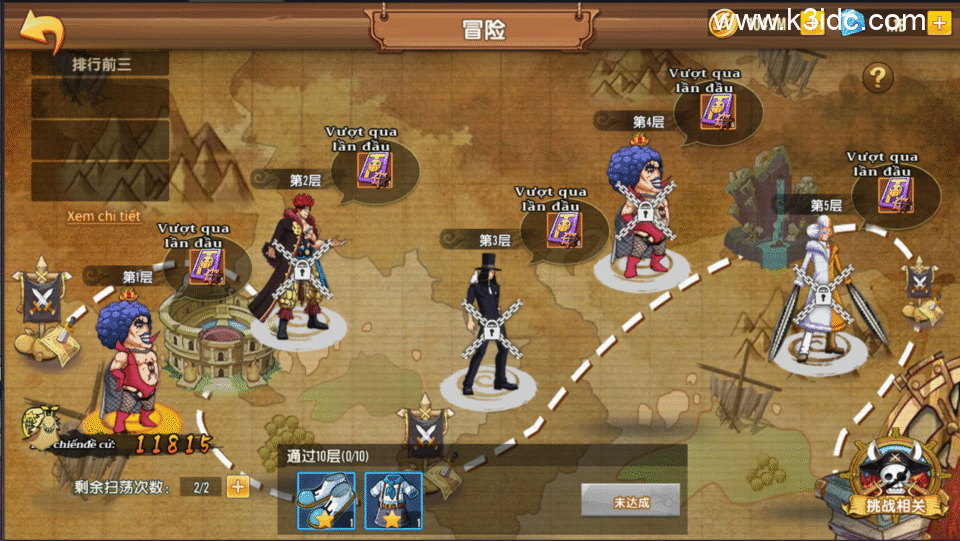Click the 未达成 claim button

click(630, 502)
